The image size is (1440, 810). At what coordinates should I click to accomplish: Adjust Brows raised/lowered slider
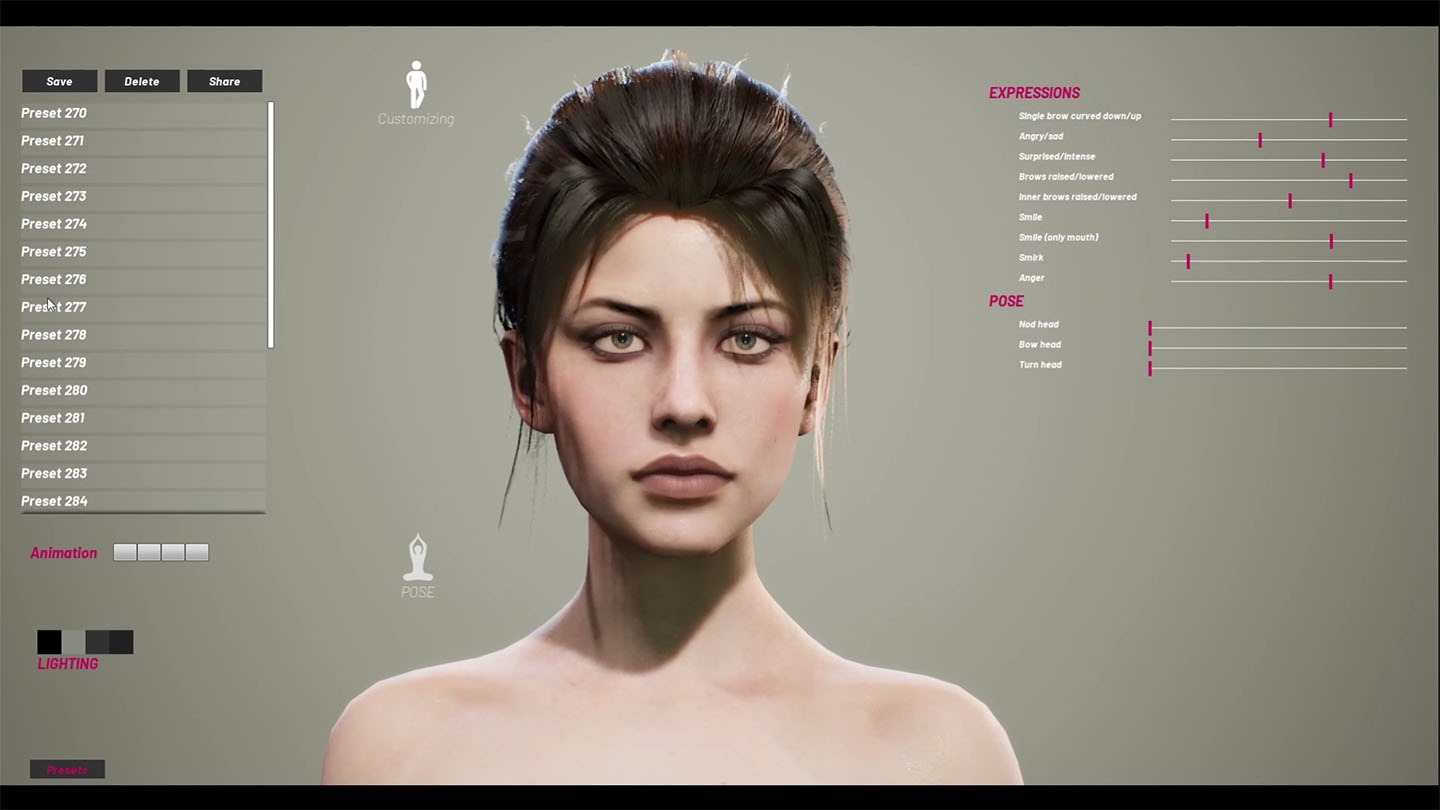tap(1351, 180)
